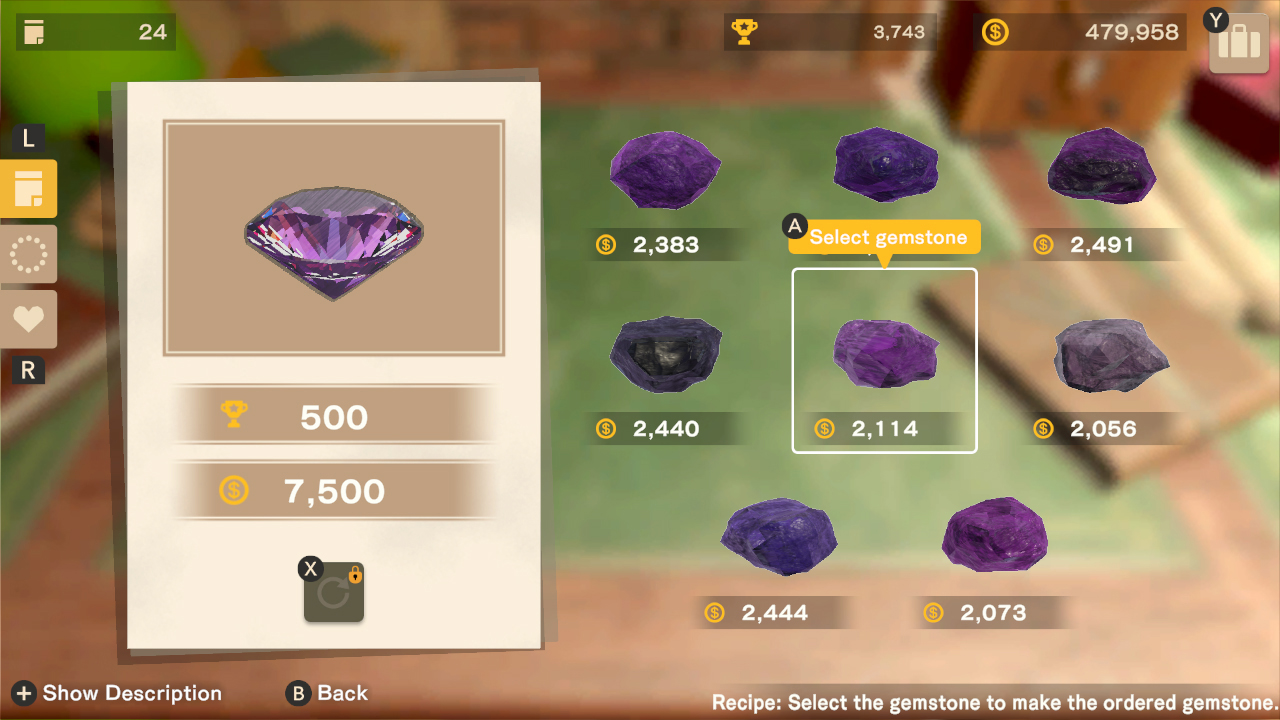This screenshot has height=720, width=1280.
Task: Open the shopping bag via Y icon
Action: [1238, 42]
